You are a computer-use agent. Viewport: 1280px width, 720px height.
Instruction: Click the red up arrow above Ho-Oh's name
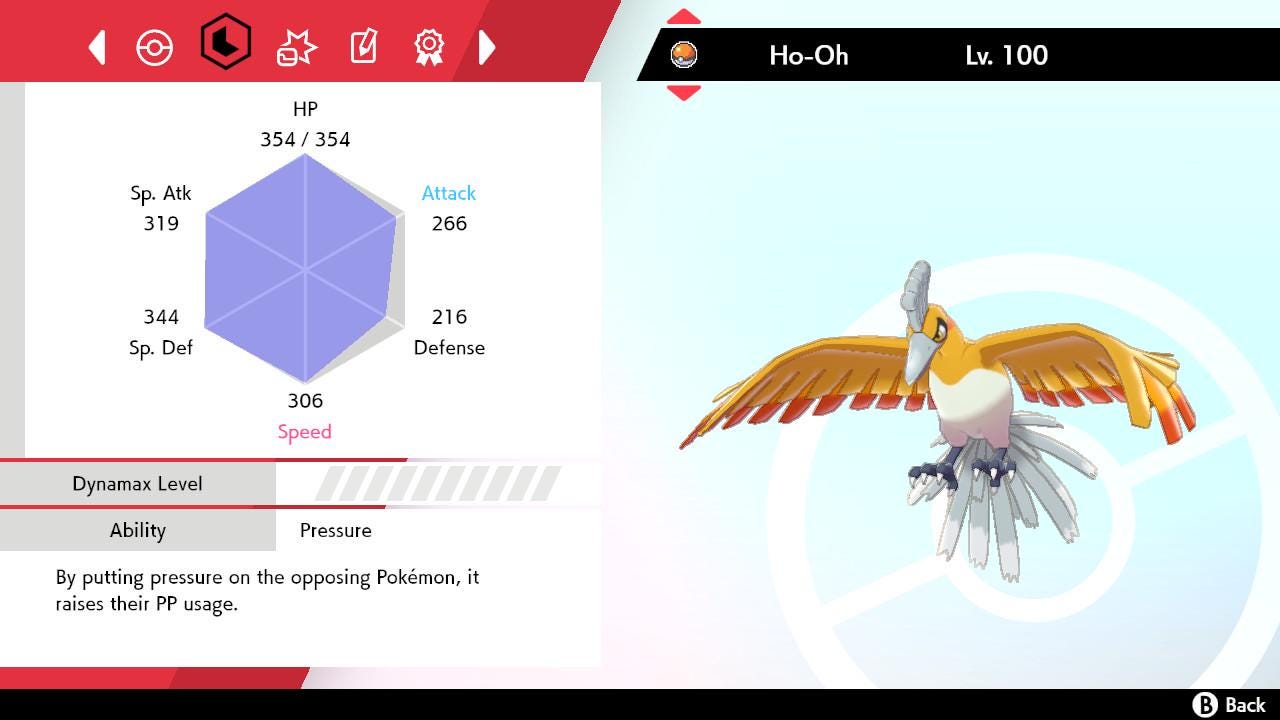pos(683,17)
